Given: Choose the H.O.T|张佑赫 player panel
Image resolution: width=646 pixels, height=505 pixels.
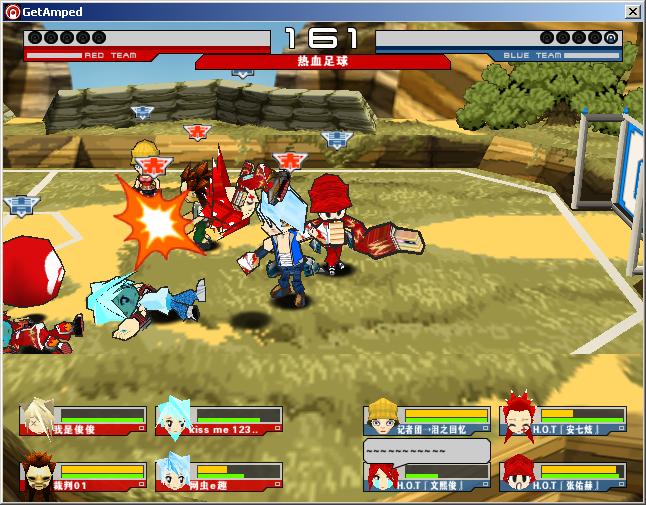Looking at the screenshot, I should [563, 476].
